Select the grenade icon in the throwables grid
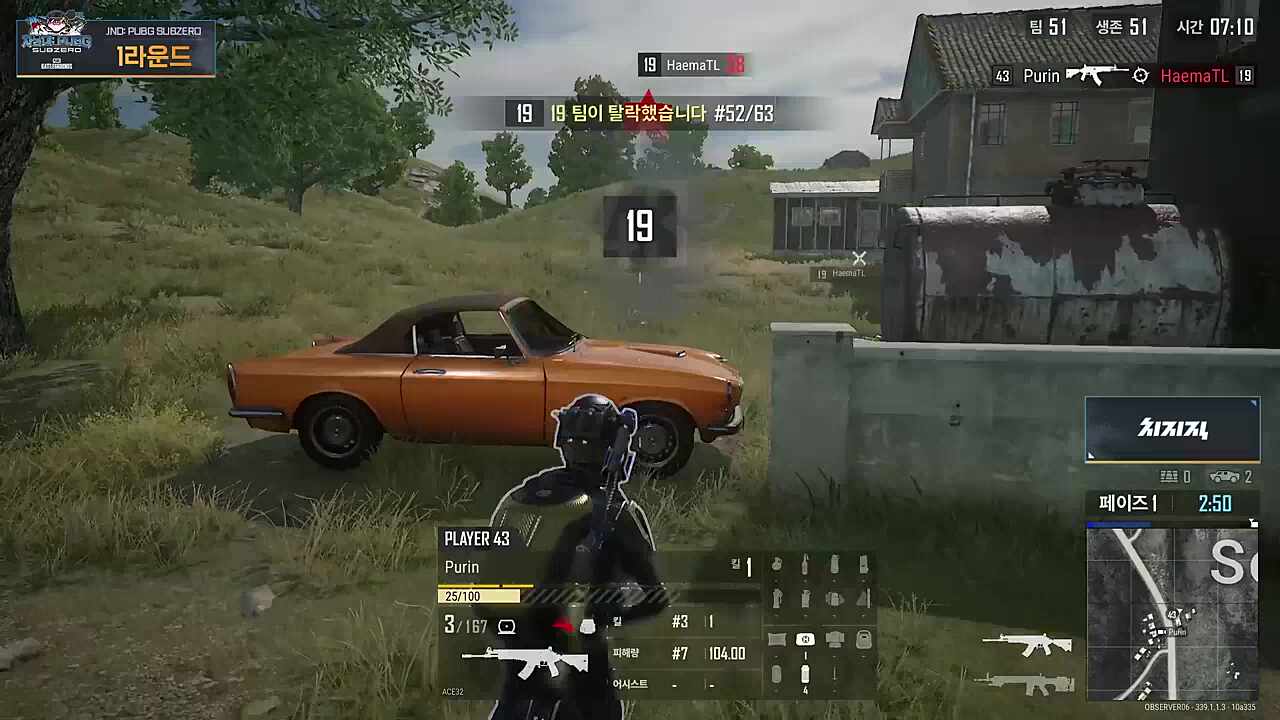Screen dimensions: 1280x720 tap(776, 563)
